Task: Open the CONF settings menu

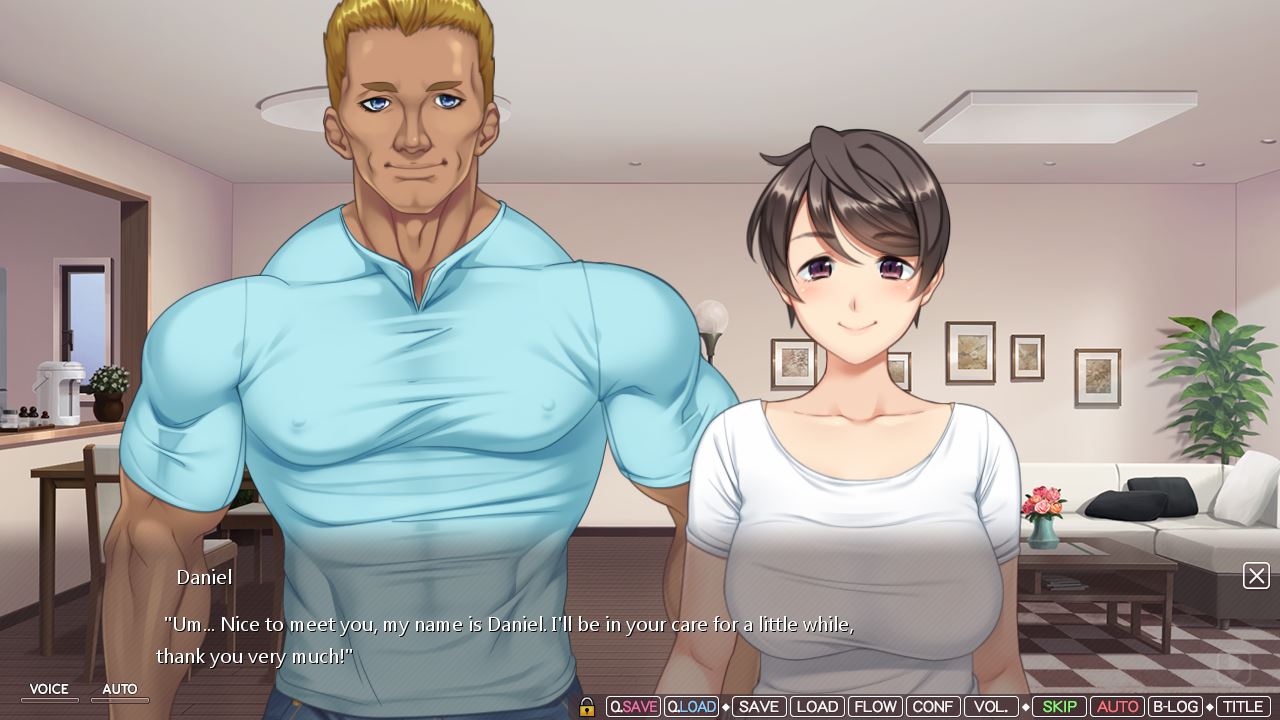Action: pos(932,706)
